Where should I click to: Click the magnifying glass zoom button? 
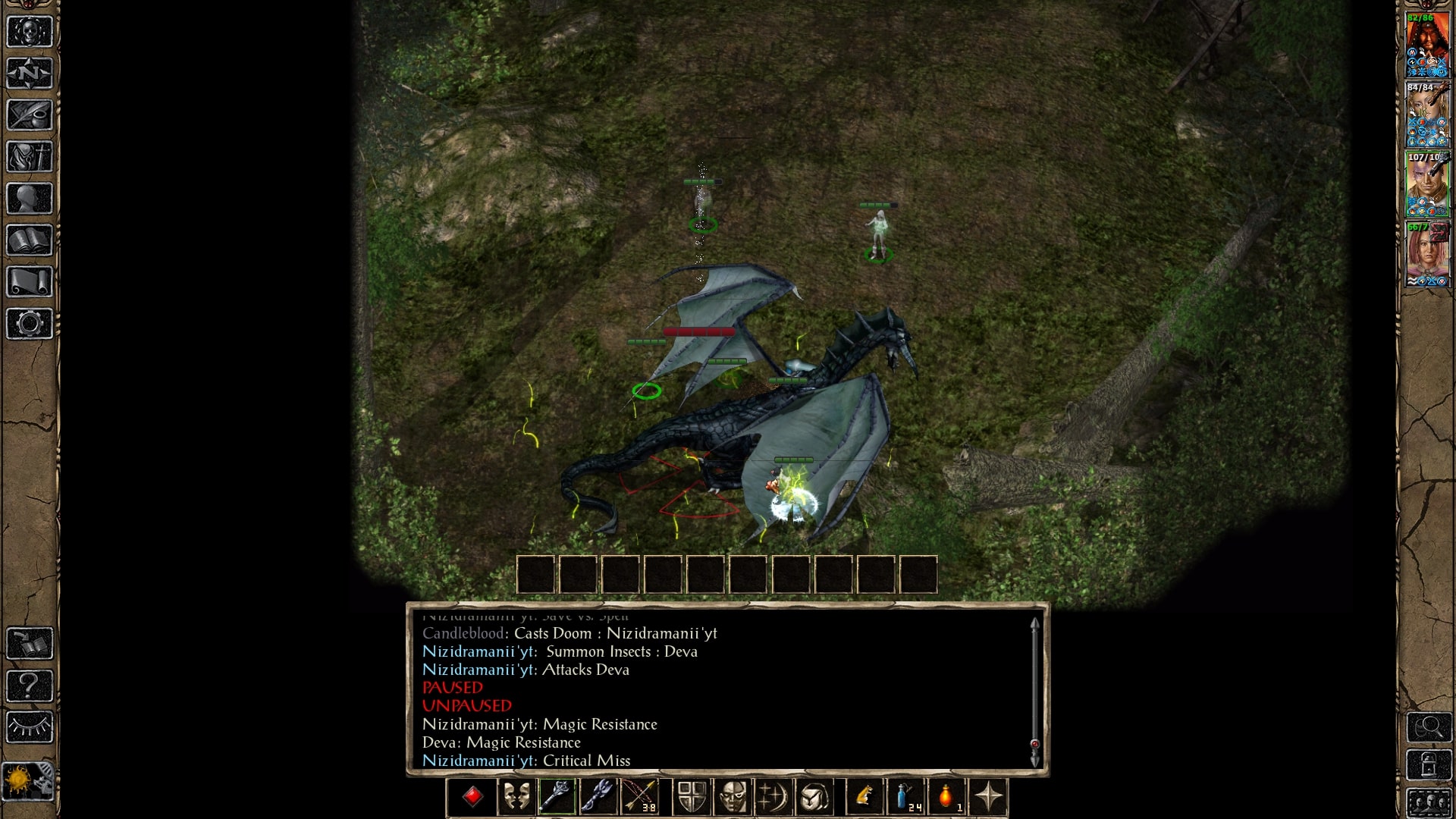click(x=1429, y=727)
